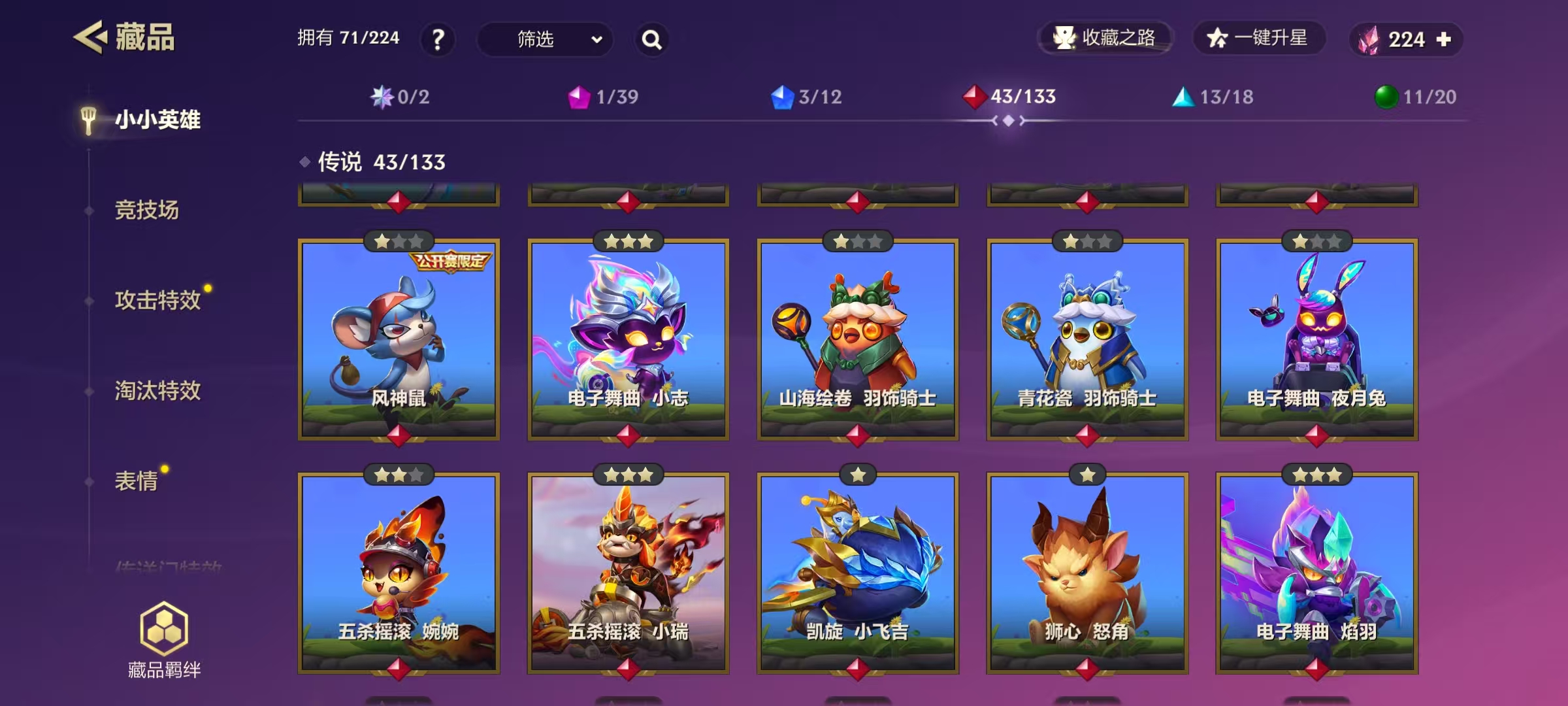1568x706 pixels.
Task: Add more crystals with the plus button
Action: pyautogui.click(x=1444, y=39)
